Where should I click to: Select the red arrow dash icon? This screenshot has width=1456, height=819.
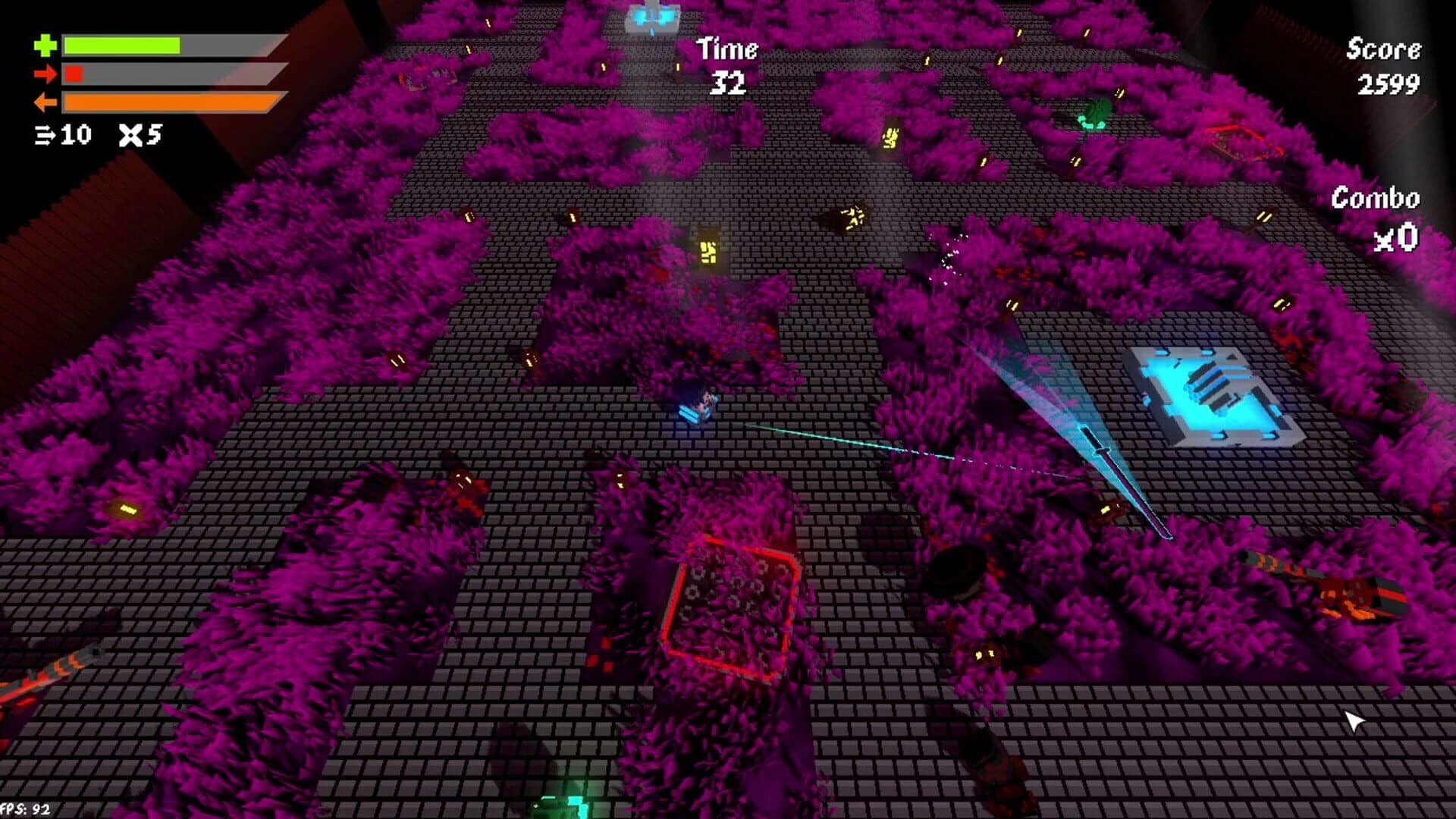pos(47,74)
